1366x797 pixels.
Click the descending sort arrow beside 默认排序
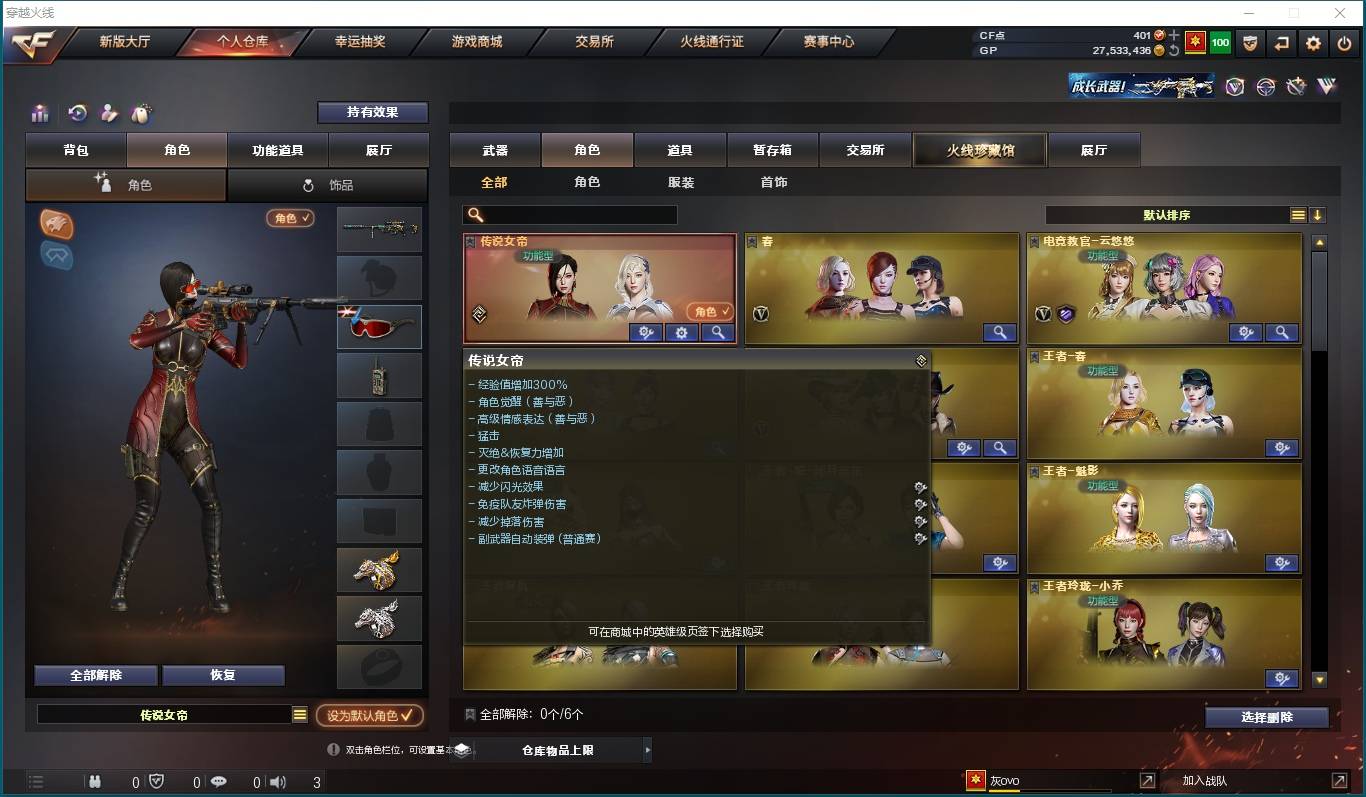click(1318, 214)
